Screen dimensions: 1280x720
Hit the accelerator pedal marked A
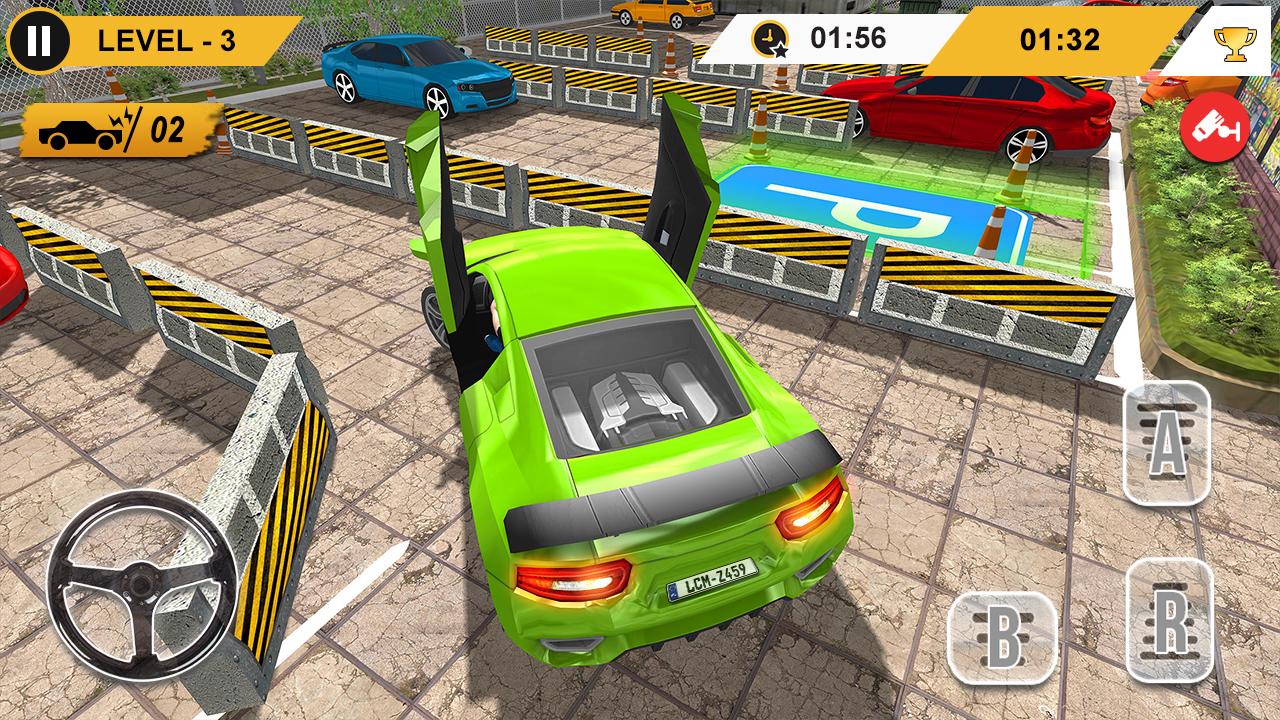(x=1166, y=443)
